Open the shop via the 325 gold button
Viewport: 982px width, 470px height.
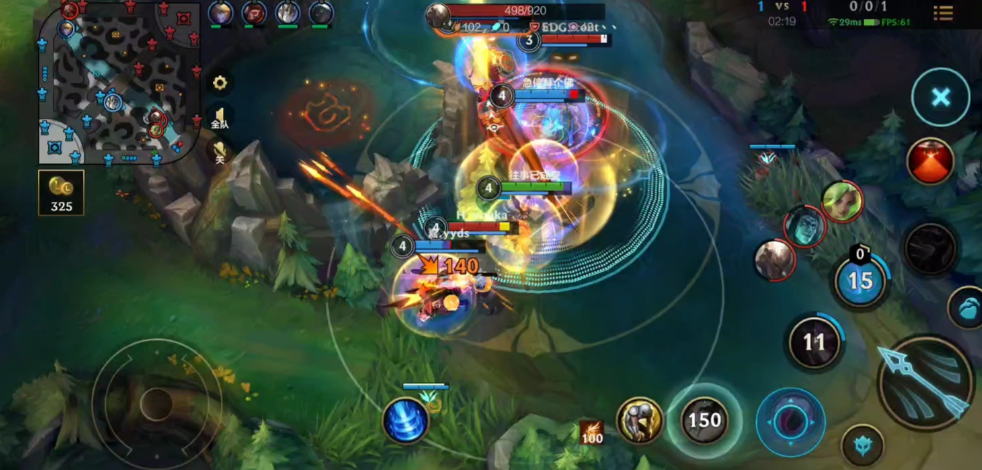pyautogui.click(x=61, y=193)
